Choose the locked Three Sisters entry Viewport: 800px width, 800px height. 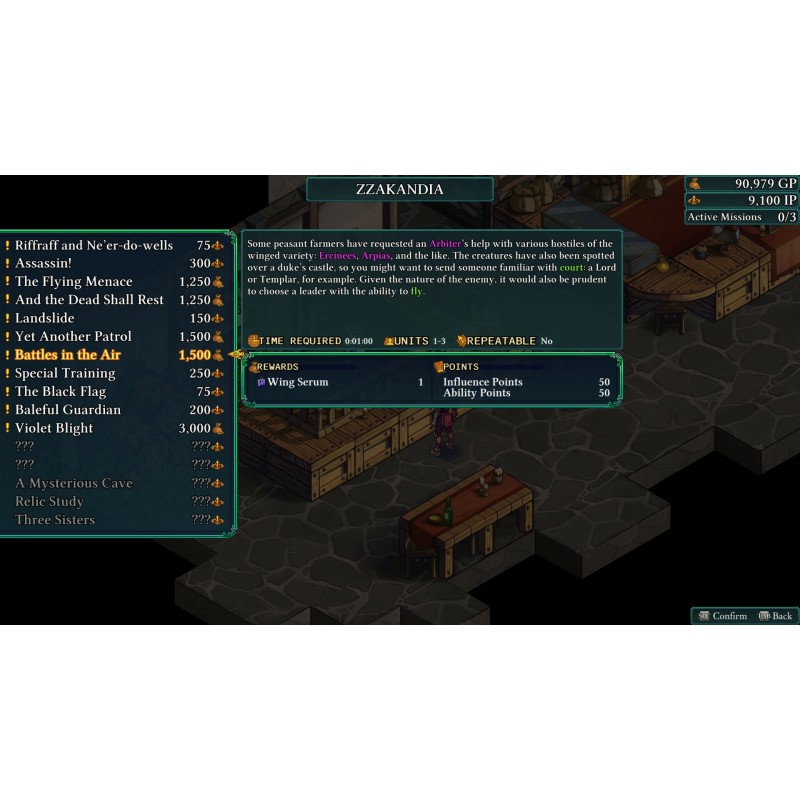coord(55,520)
